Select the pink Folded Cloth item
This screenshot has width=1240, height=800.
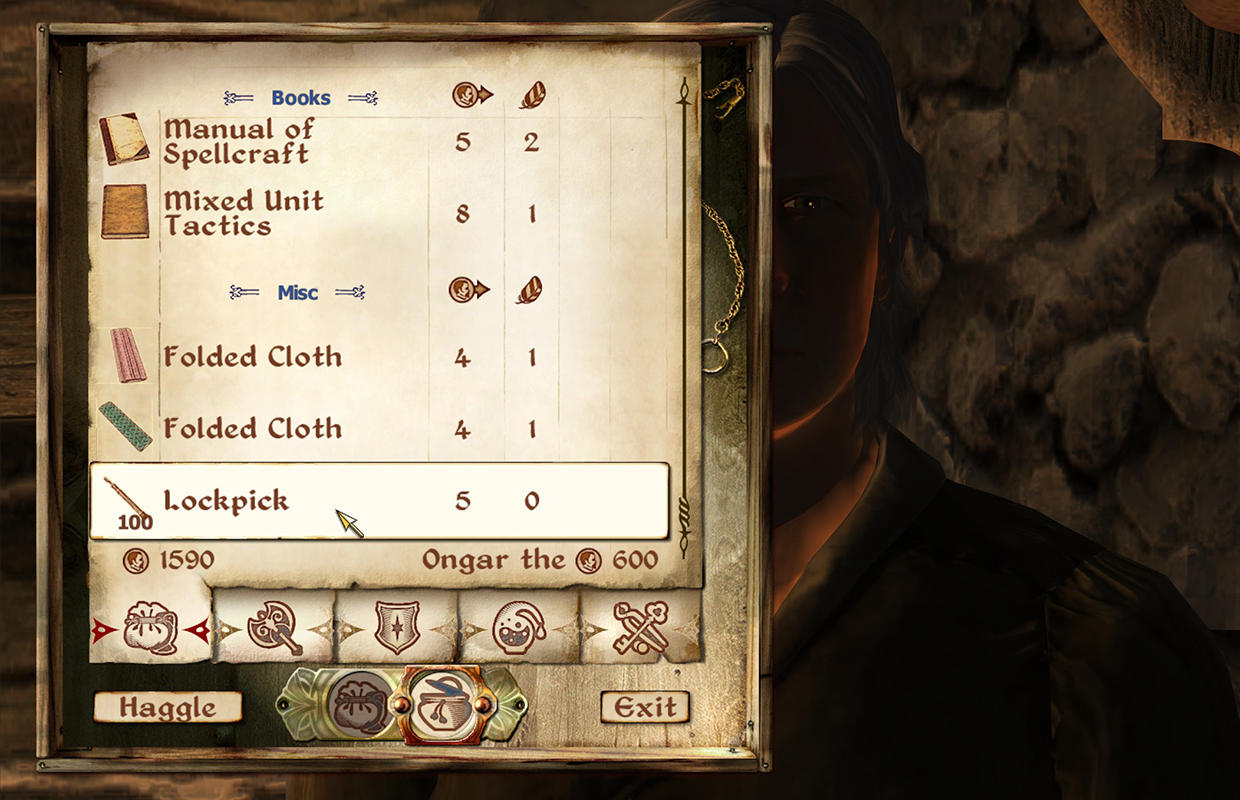click(x=252, y=357)
